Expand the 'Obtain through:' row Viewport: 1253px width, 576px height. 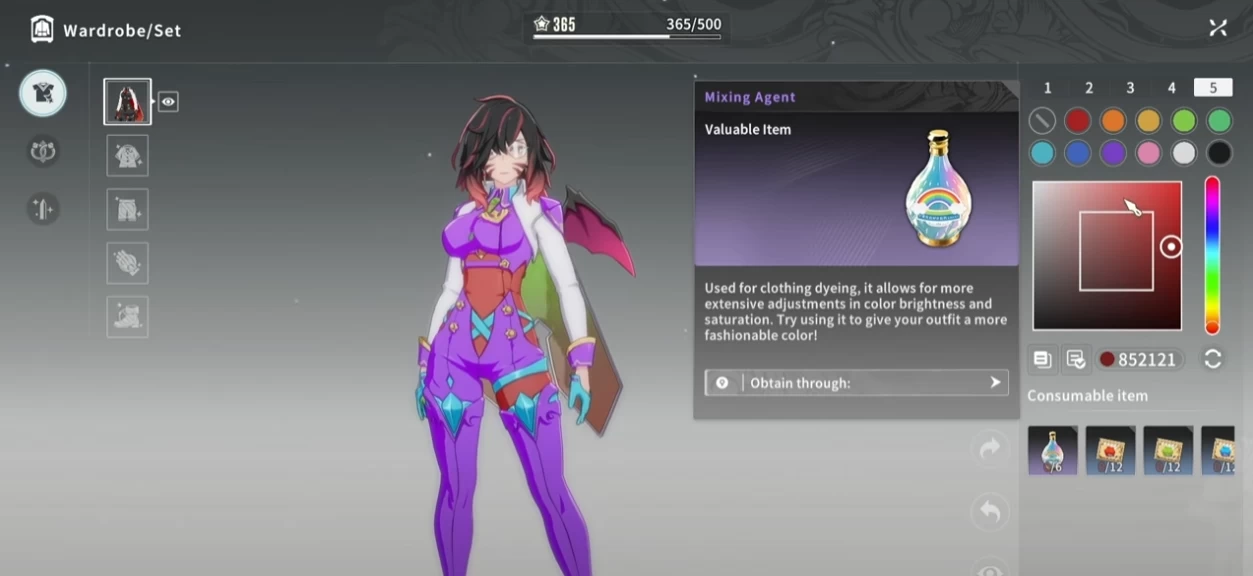856,383
